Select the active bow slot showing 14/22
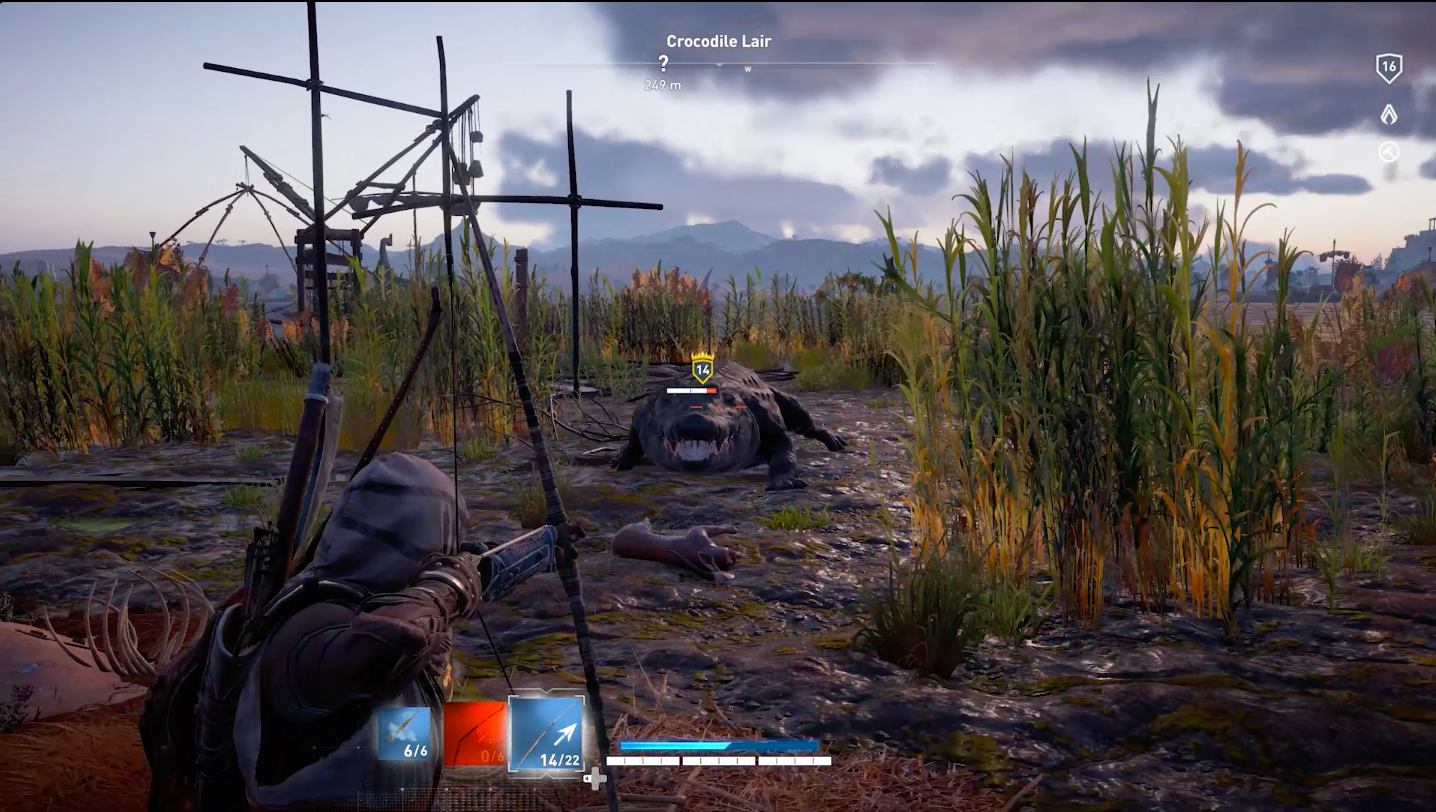Screen dimensions: 1436x812 pyautogui.click(x=546, y=733)
